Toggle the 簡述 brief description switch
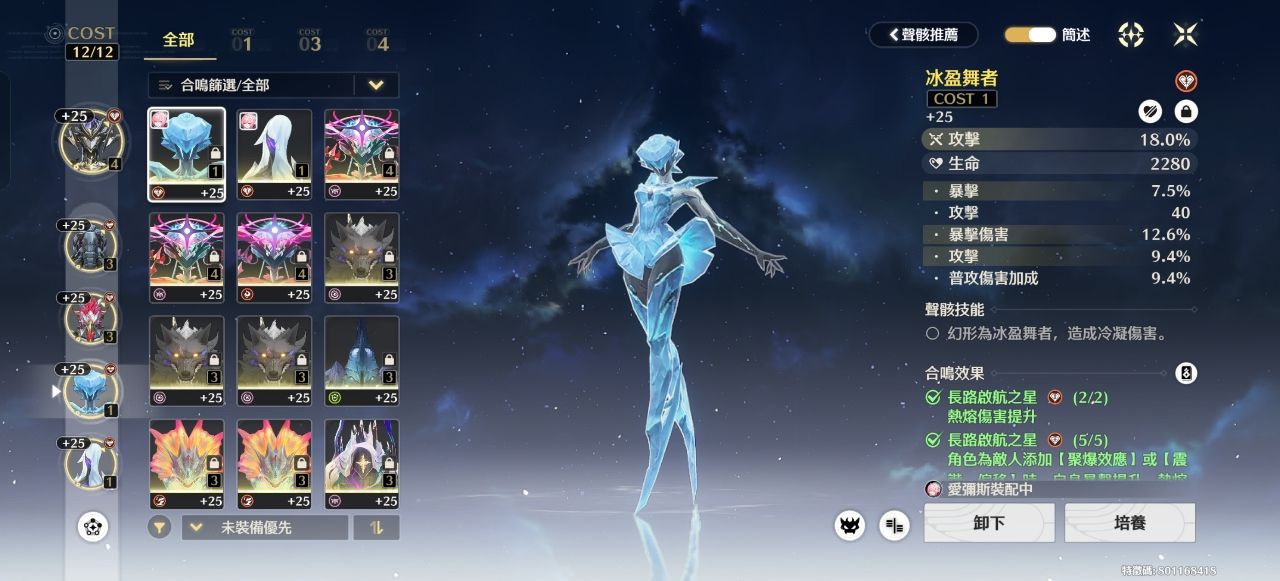 [1030, 35]
